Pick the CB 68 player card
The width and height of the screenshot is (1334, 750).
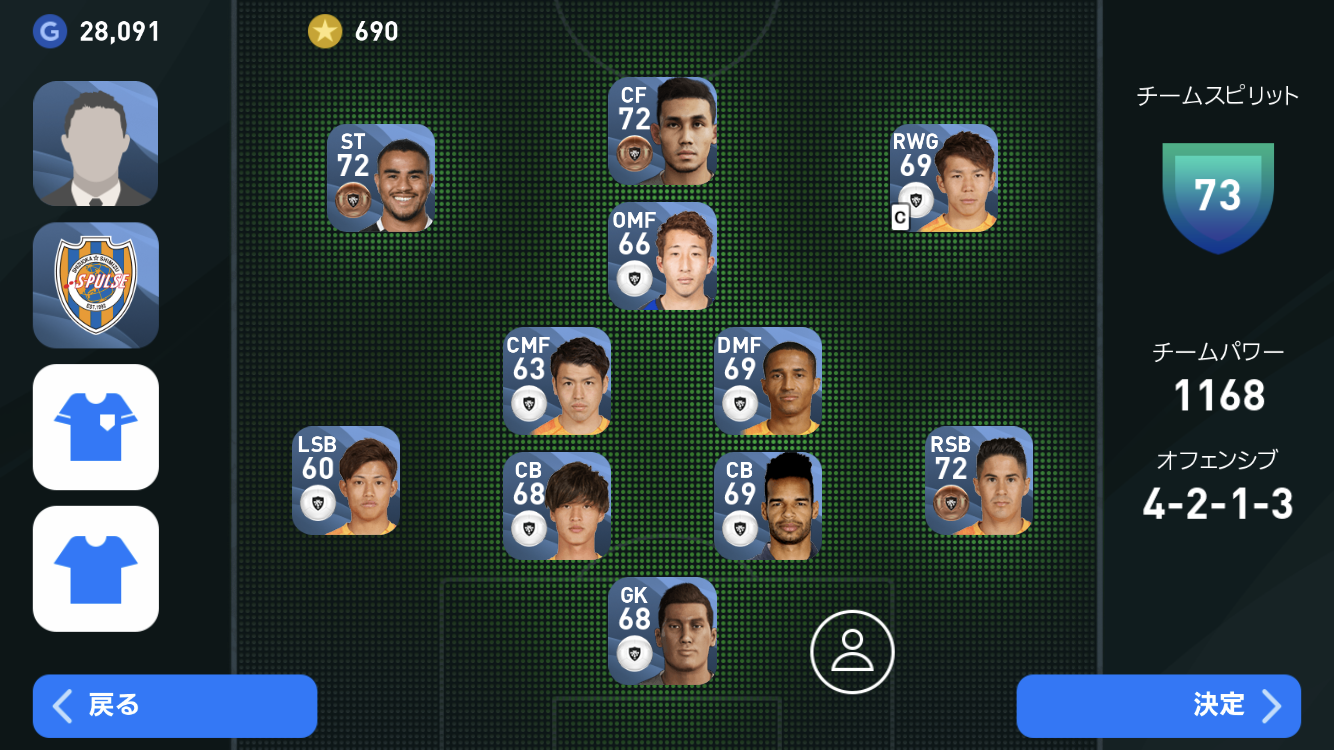click(x=557, y=506)
